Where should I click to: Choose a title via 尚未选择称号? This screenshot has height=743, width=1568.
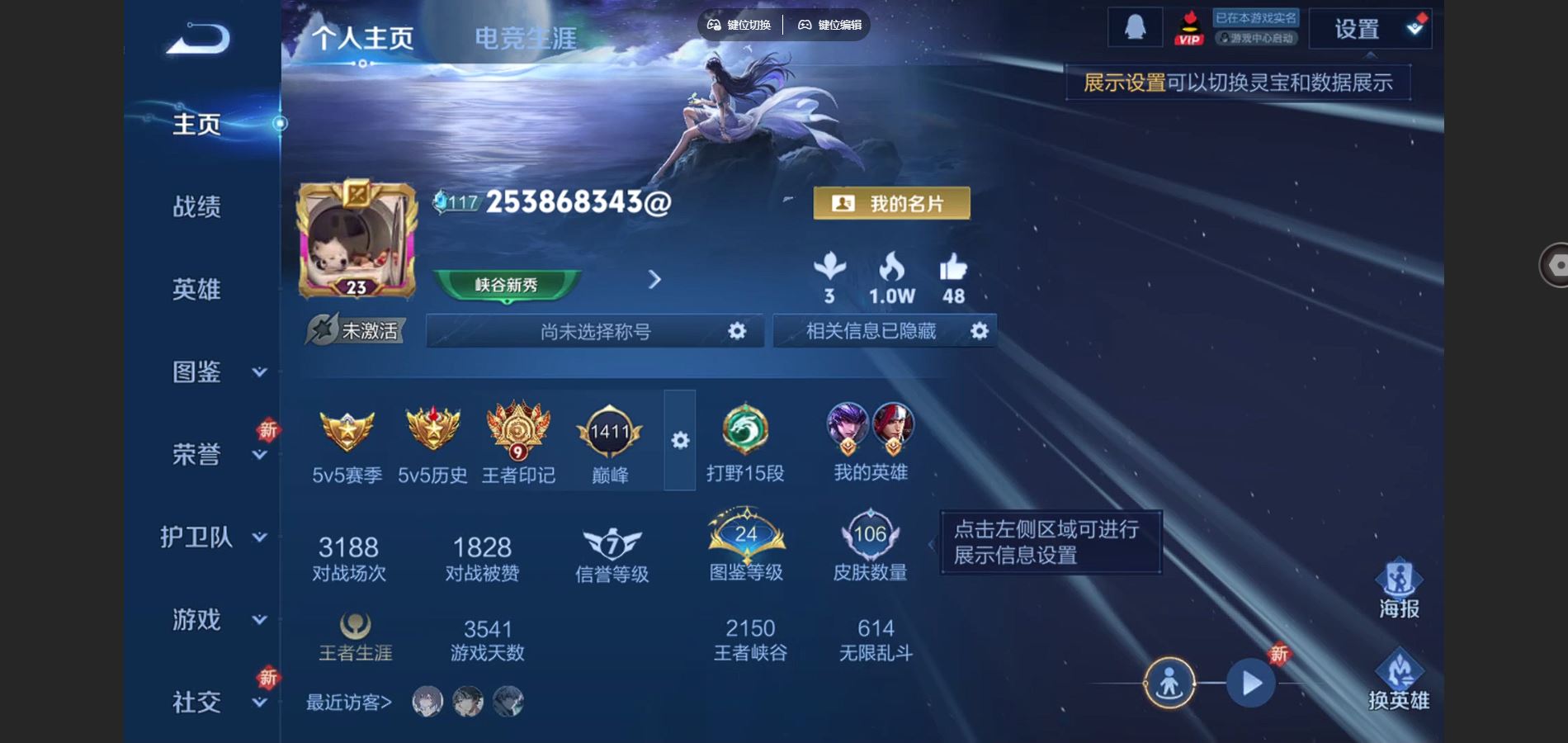coord(596,331)
